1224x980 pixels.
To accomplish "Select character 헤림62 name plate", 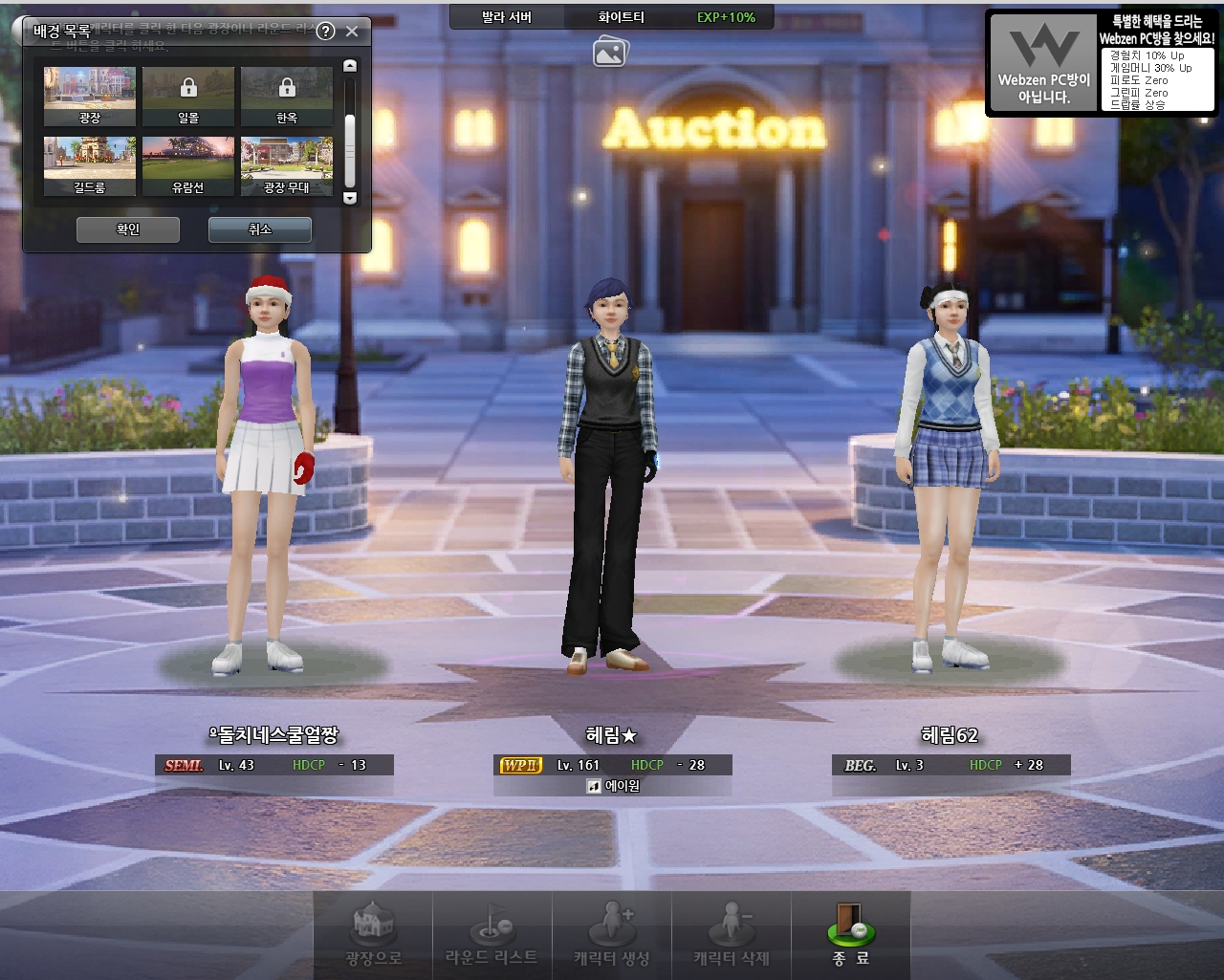I will pos(950,735).
